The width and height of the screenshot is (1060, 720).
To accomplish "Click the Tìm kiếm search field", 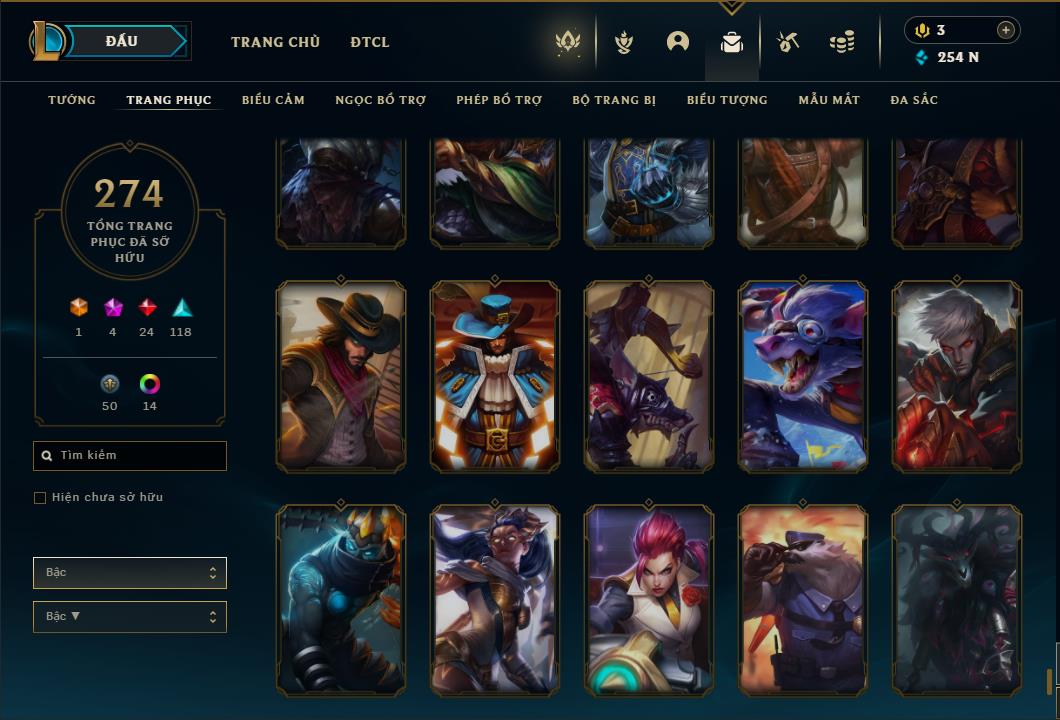I will (130, 456).
